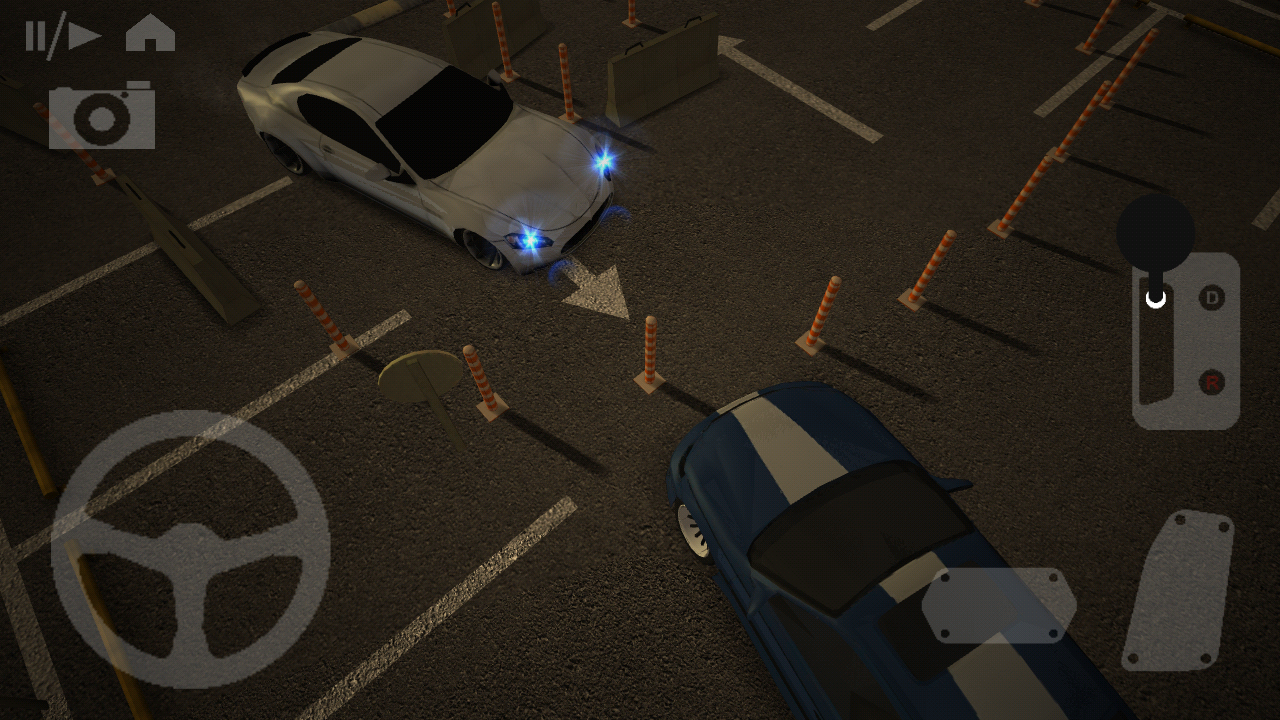1280x720 pixels.
Task: Switch camera view with the camera icon
Action: [x=102, y=116]
